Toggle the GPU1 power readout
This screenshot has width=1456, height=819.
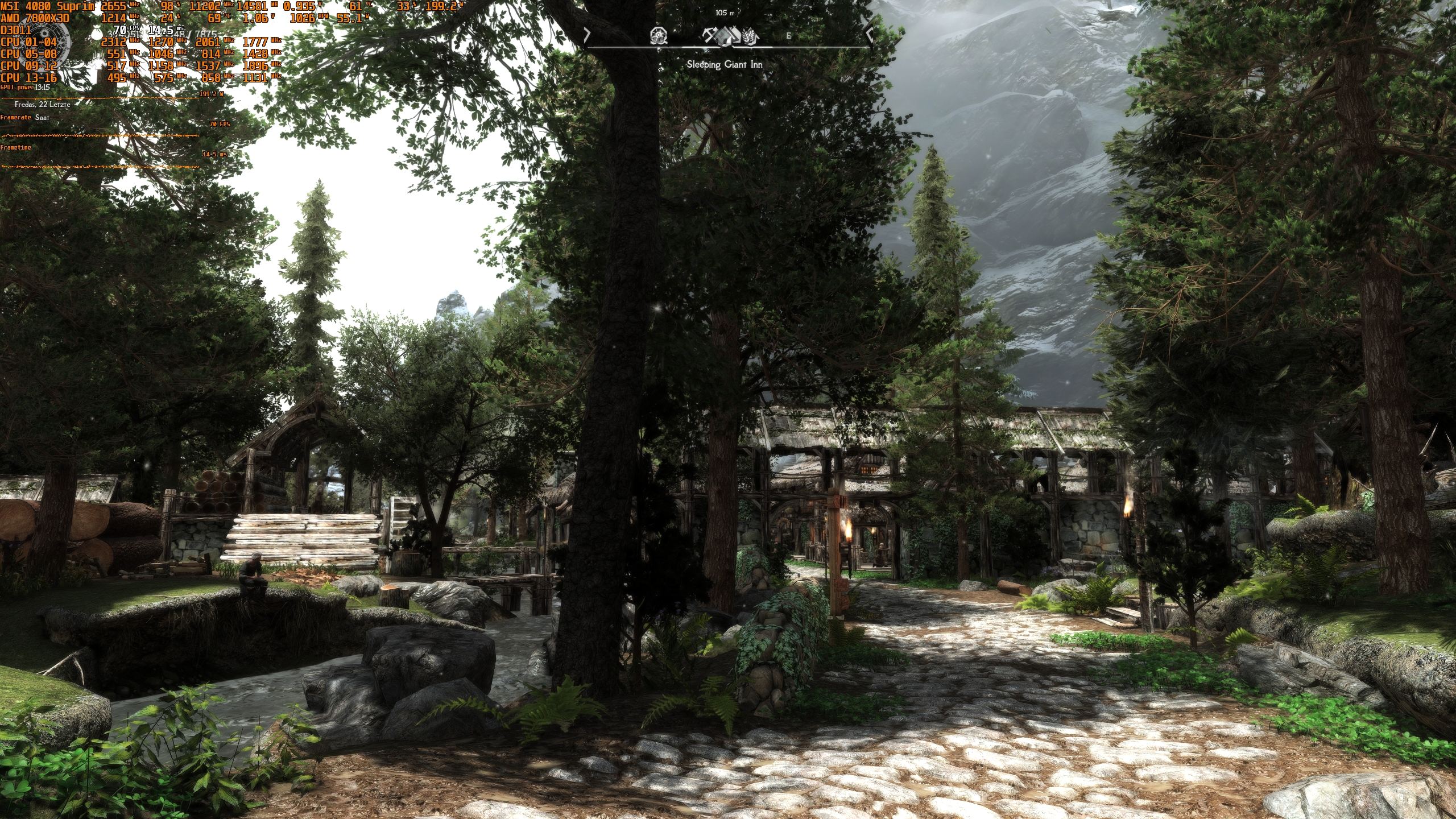point(17,86)
